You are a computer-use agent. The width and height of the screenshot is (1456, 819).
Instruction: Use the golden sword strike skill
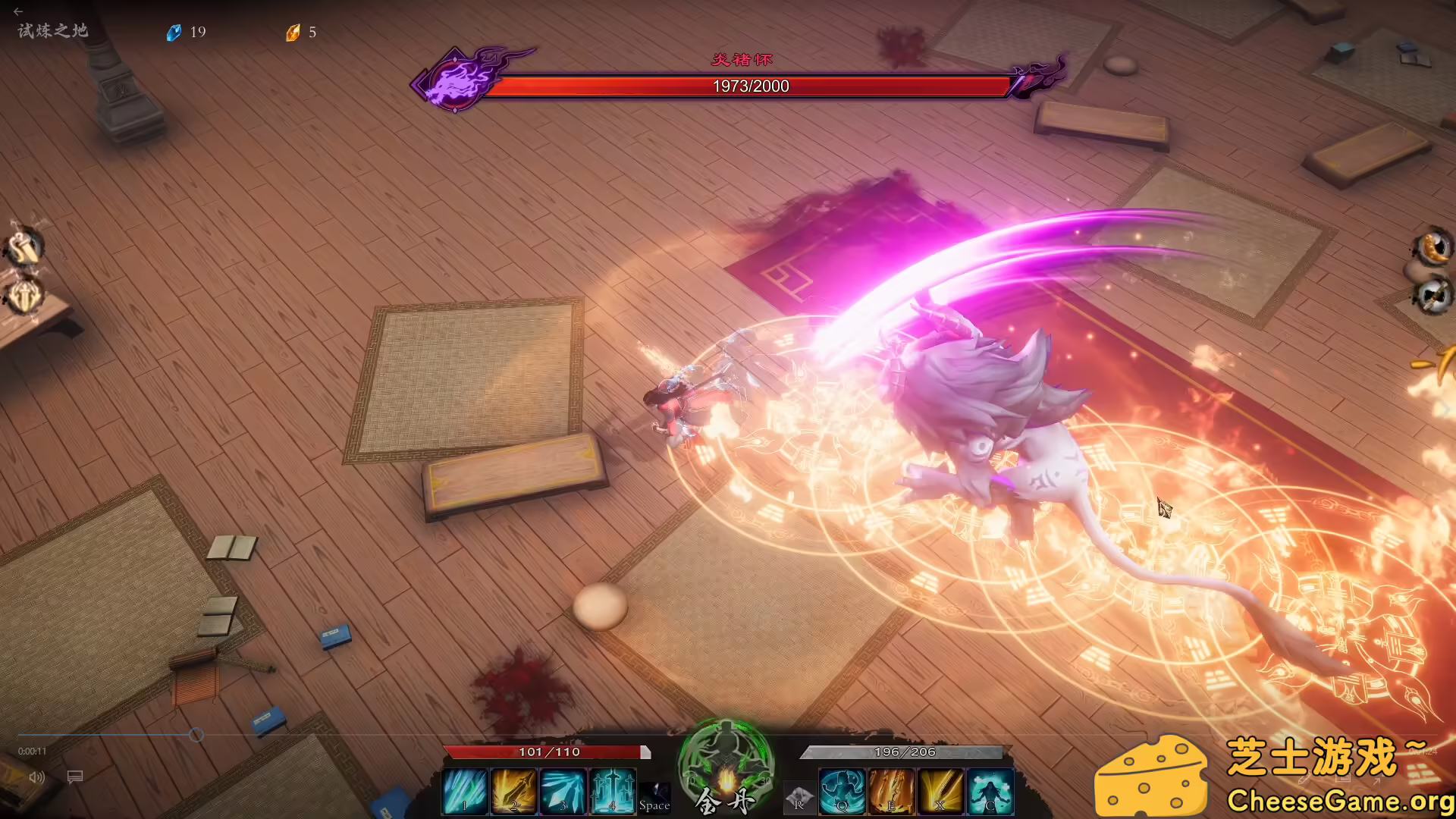click(x=513, y=792)
